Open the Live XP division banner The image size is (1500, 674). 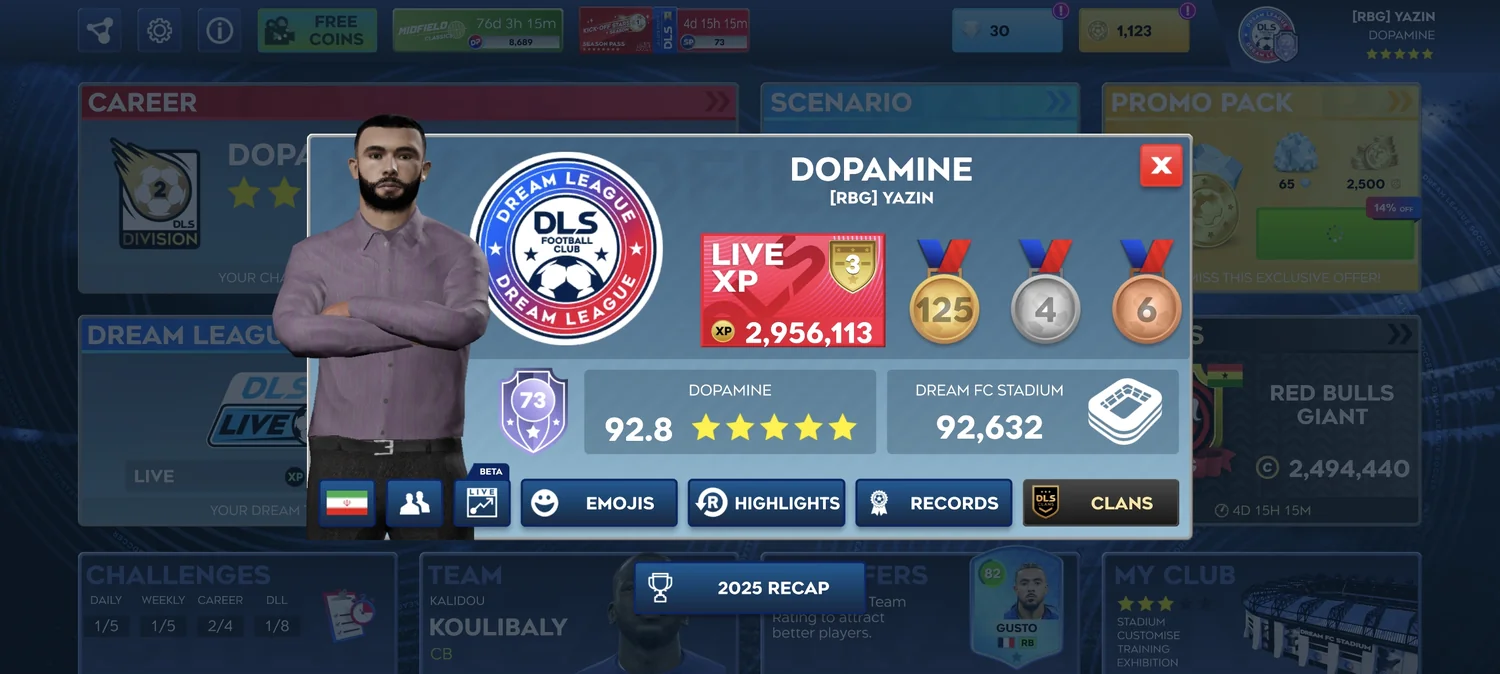pyautogui.click(x=793, y=291)
